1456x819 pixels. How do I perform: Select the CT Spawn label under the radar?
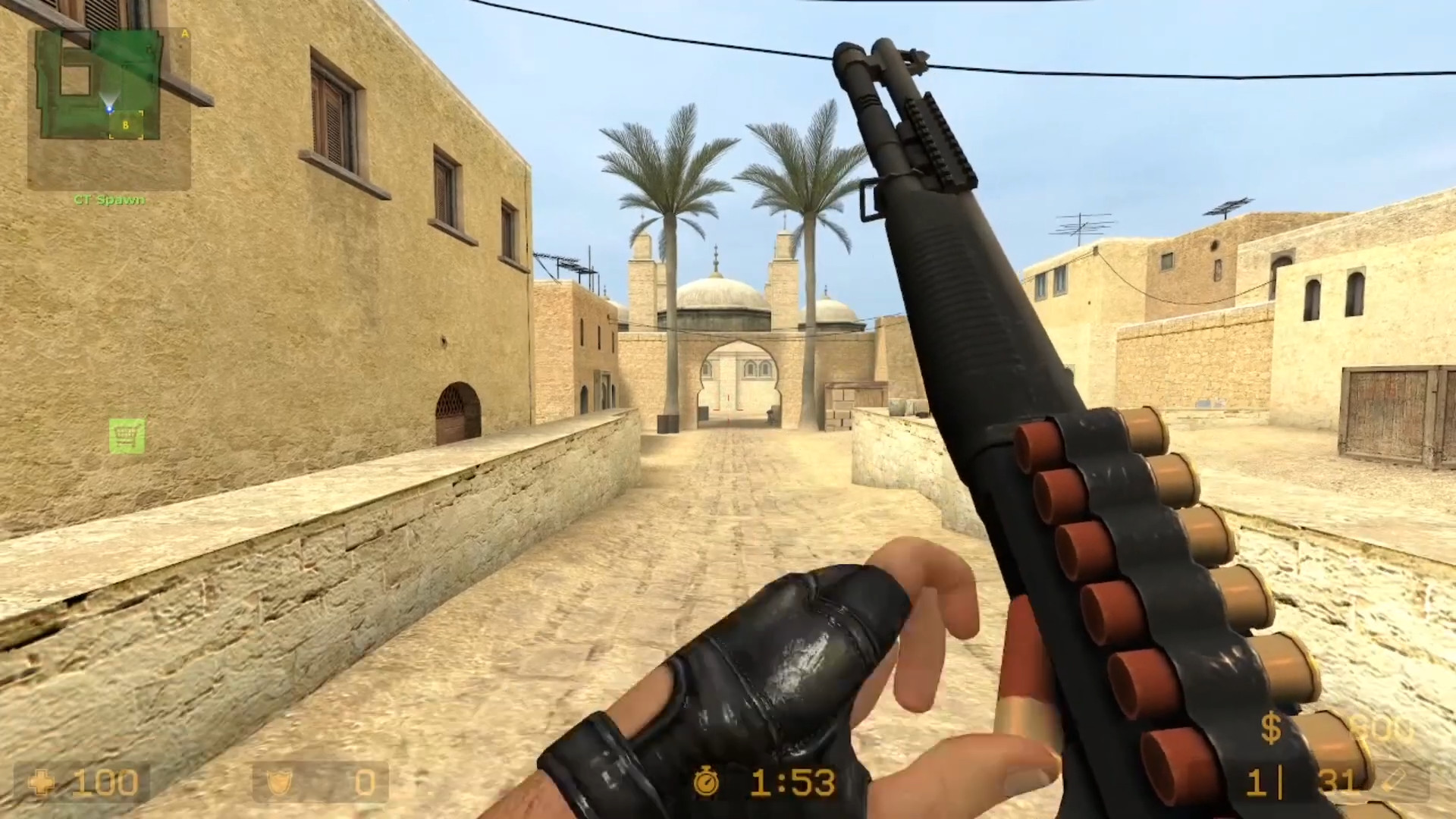[x=108, y=199]
